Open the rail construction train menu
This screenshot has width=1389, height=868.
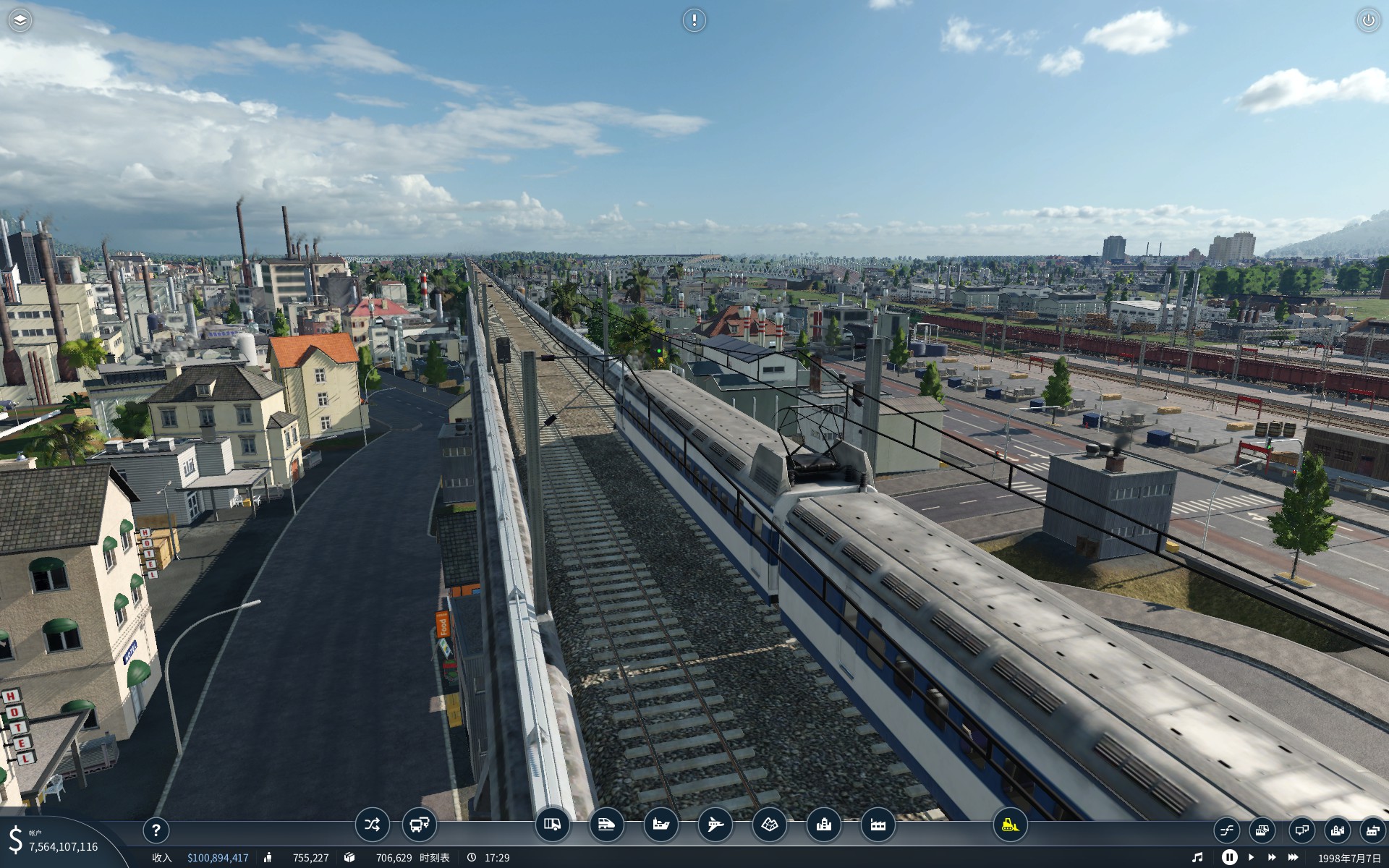click(x=606, y=825)
